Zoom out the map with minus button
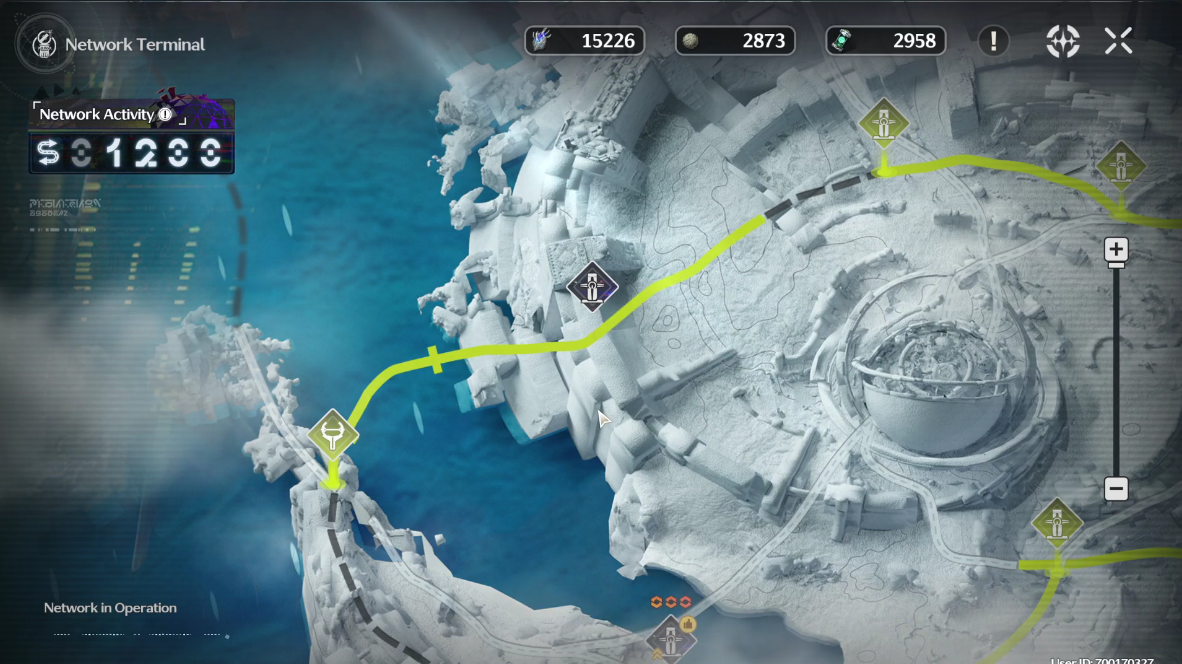Screen dimensions: 1182x664 (1116, 489)
